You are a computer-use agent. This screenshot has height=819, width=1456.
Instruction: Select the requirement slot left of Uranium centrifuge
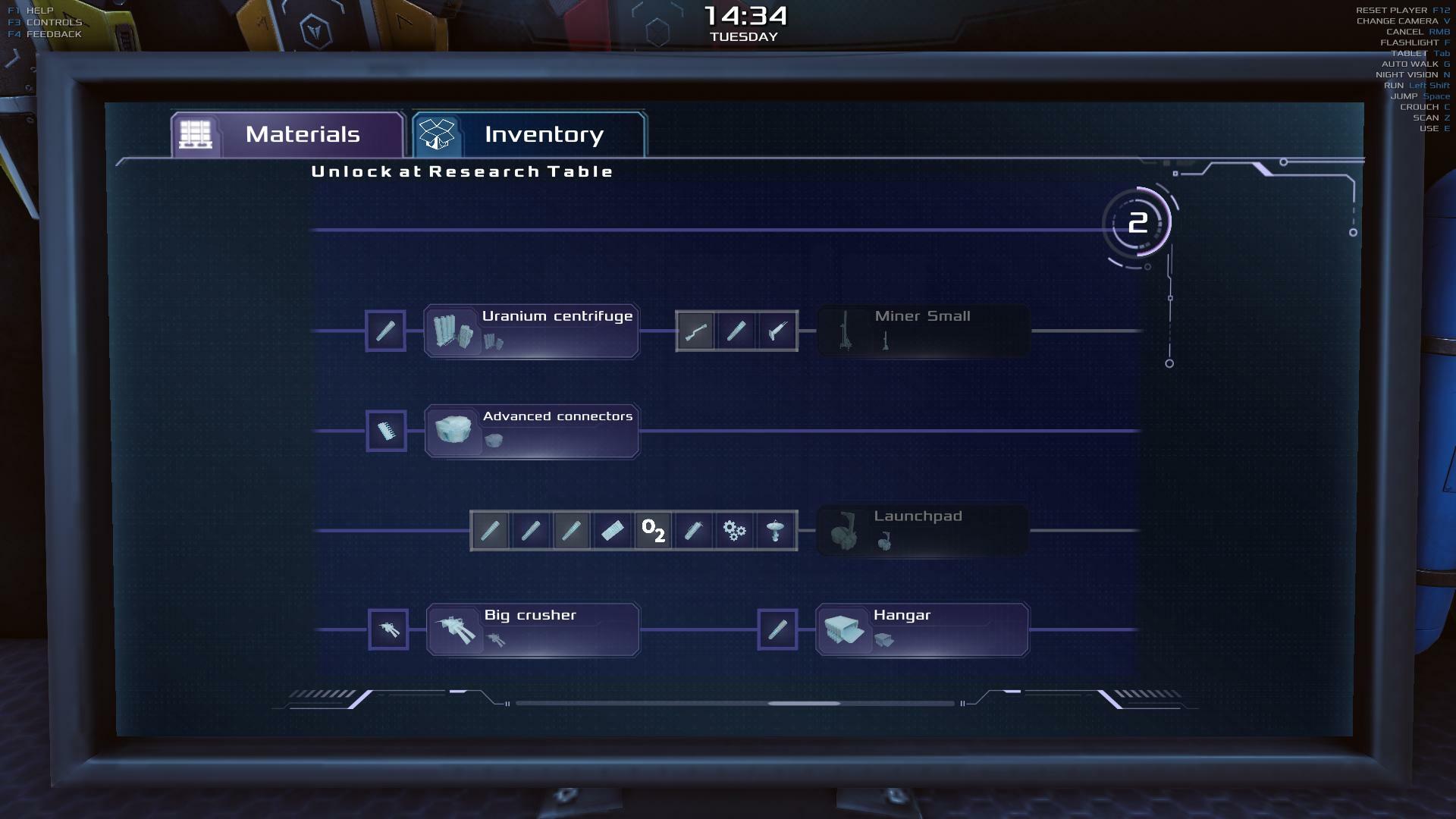(x=386, y=331)
